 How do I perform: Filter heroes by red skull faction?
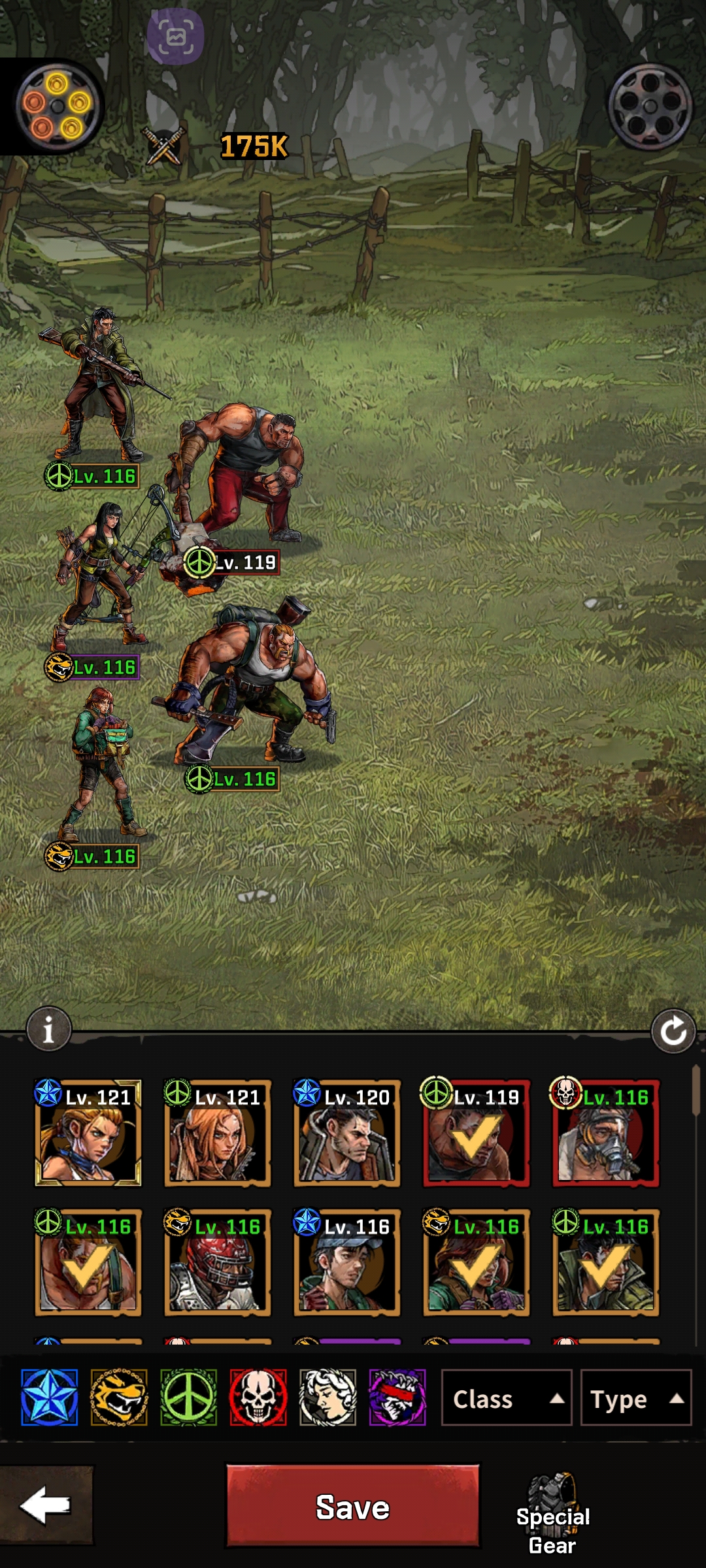coord(258,1397)
